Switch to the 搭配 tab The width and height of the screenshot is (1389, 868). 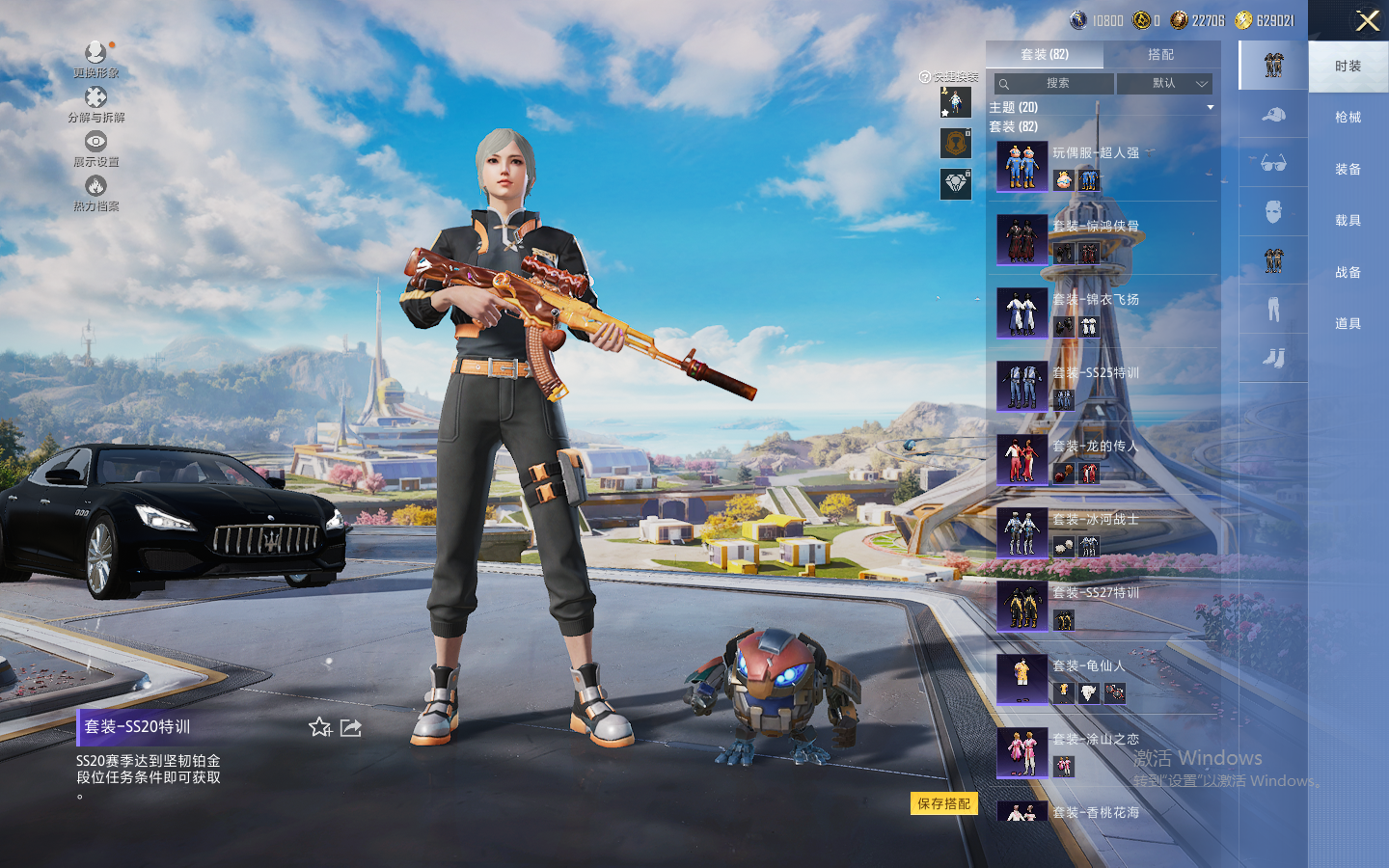pyautogui.click(x=1160, y=55)
